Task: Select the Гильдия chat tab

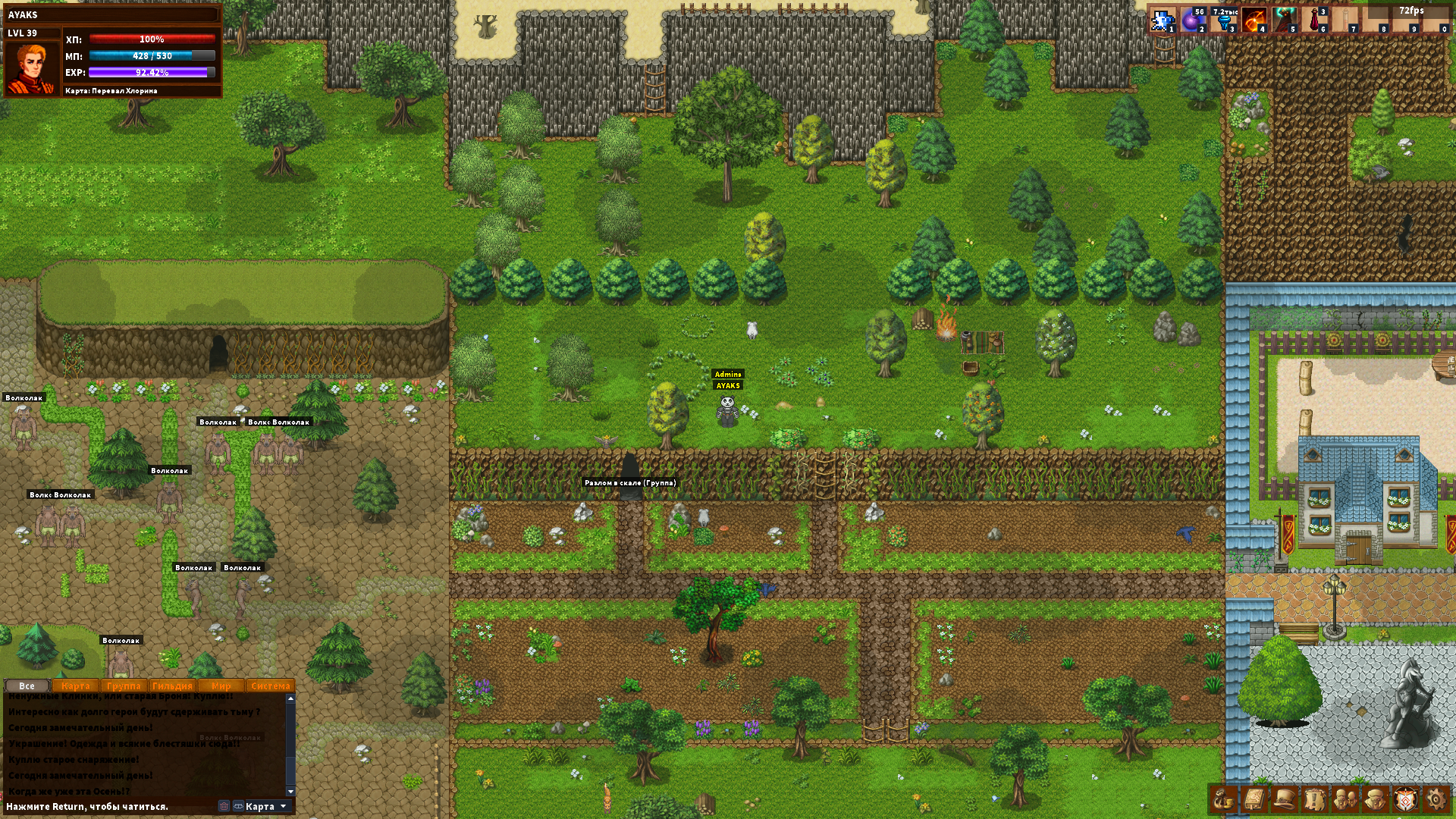Action: (x=172, y=686)
